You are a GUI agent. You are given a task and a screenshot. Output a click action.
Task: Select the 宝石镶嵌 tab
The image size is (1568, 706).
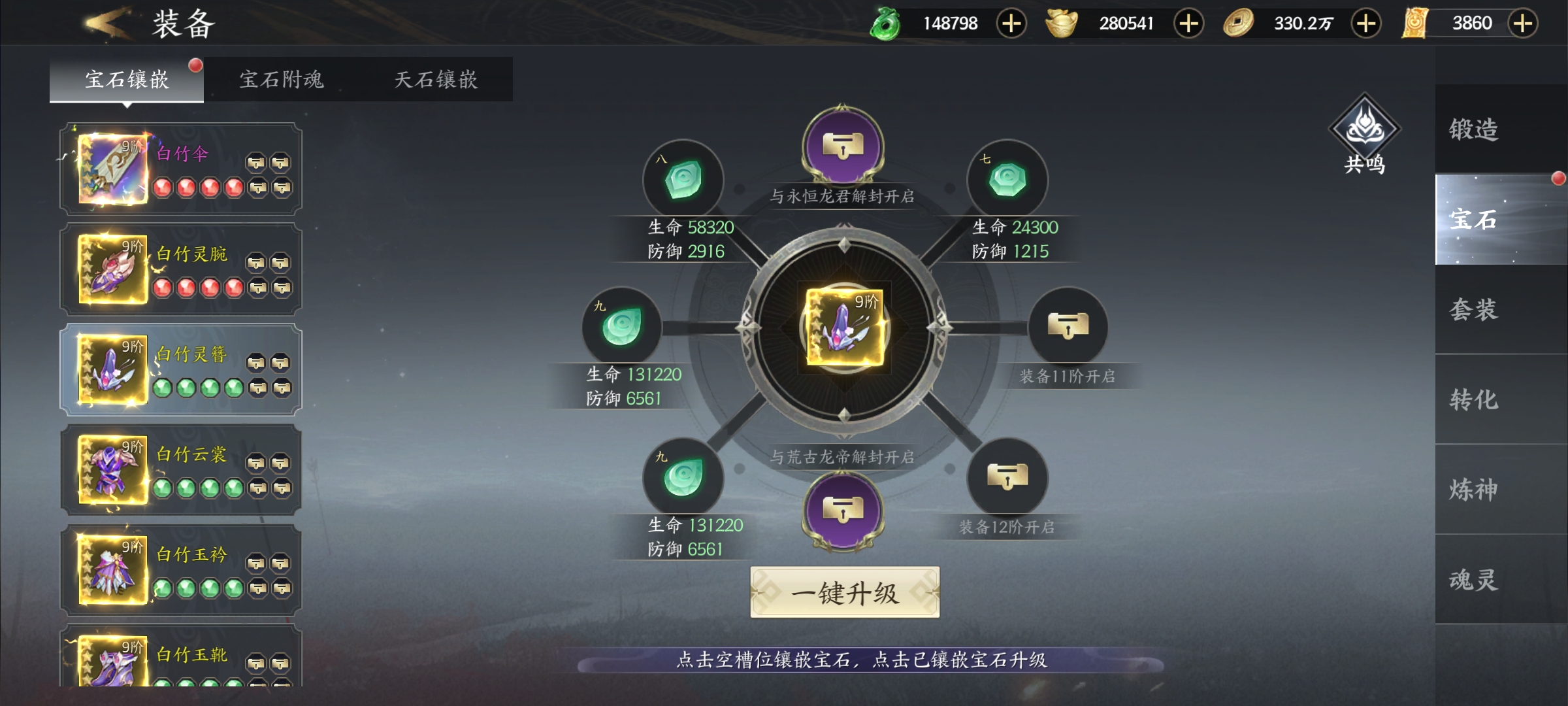[x=127, y=80]
